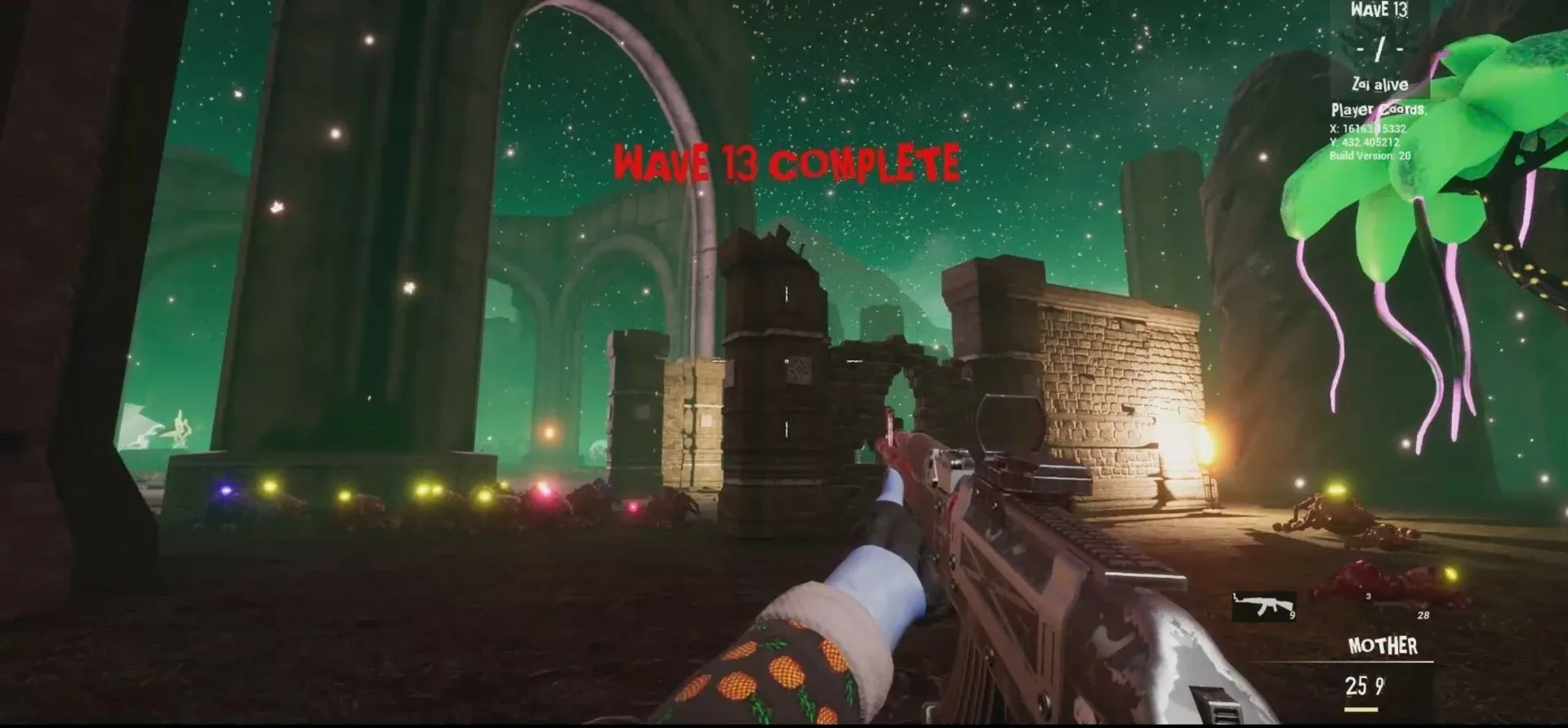
Task: Click the item icon showing 28
Action: click(x=1423, y=615)
